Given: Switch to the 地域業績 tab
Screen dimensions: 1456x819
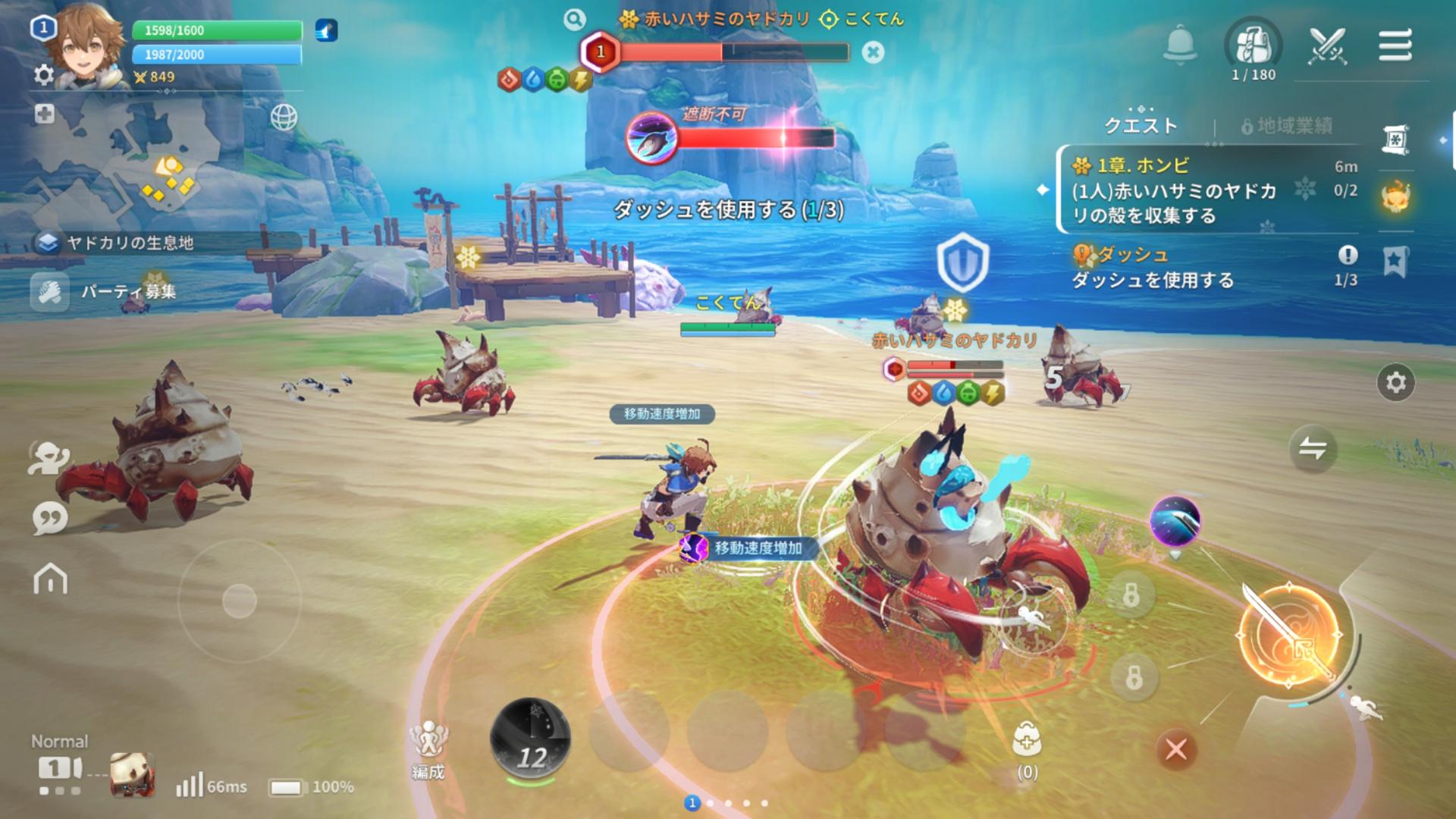Looking at the screenshot, I should 1286,126.
